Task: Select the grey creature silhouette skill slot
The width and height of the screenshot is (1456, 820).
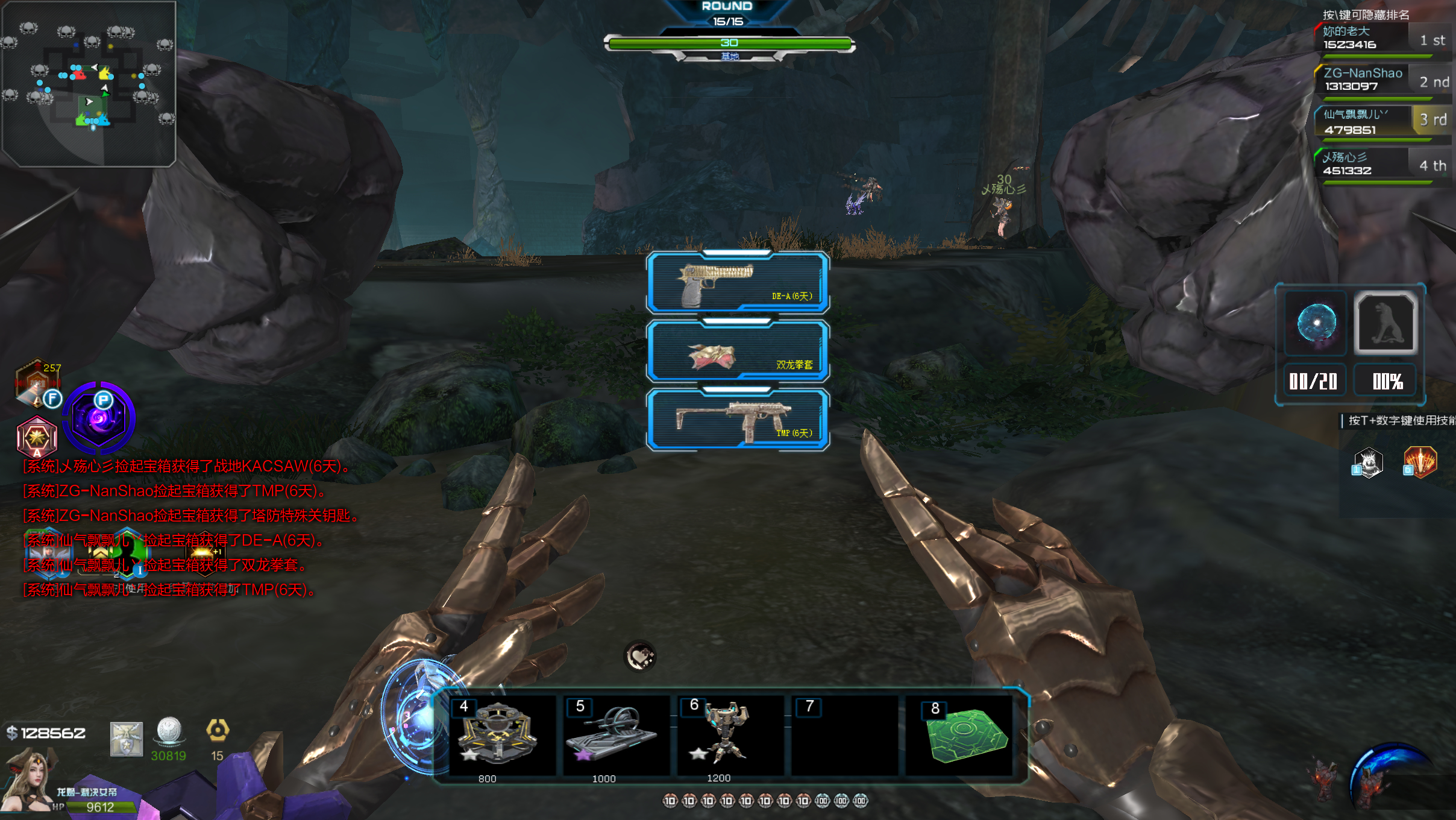Action: pos(1385,323)
